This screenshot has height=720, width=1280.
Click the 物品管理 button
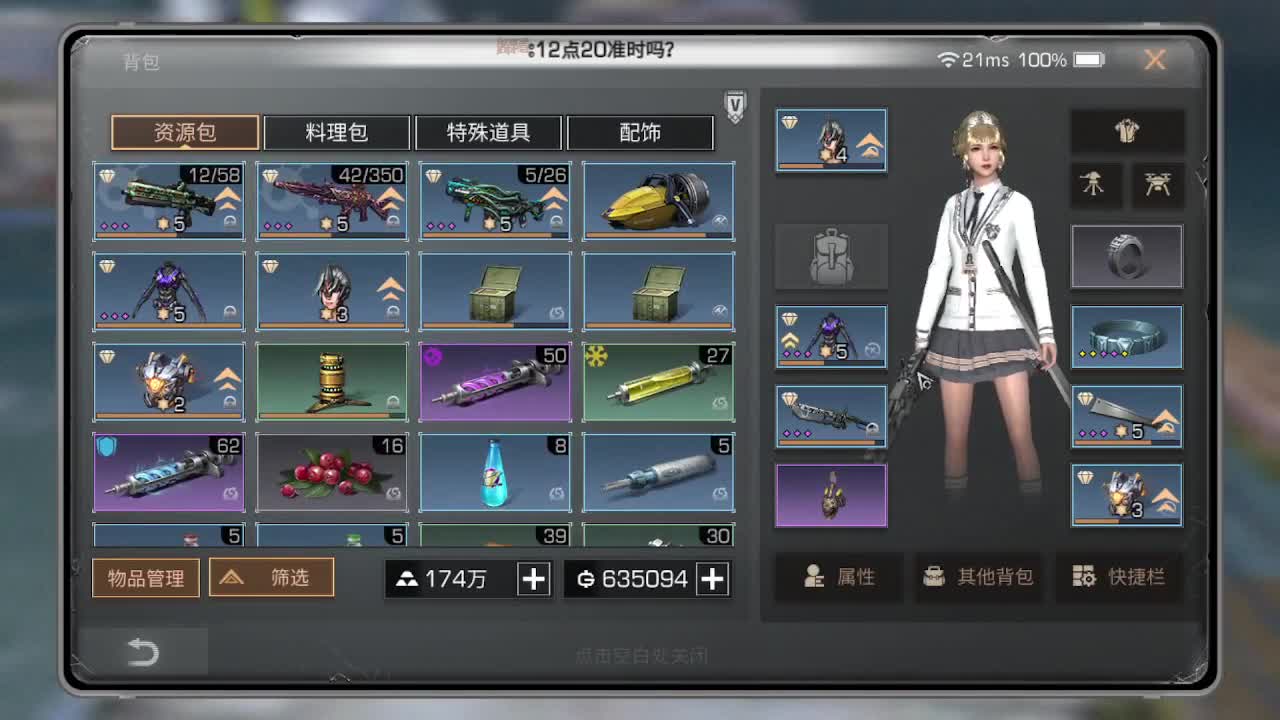145,577
